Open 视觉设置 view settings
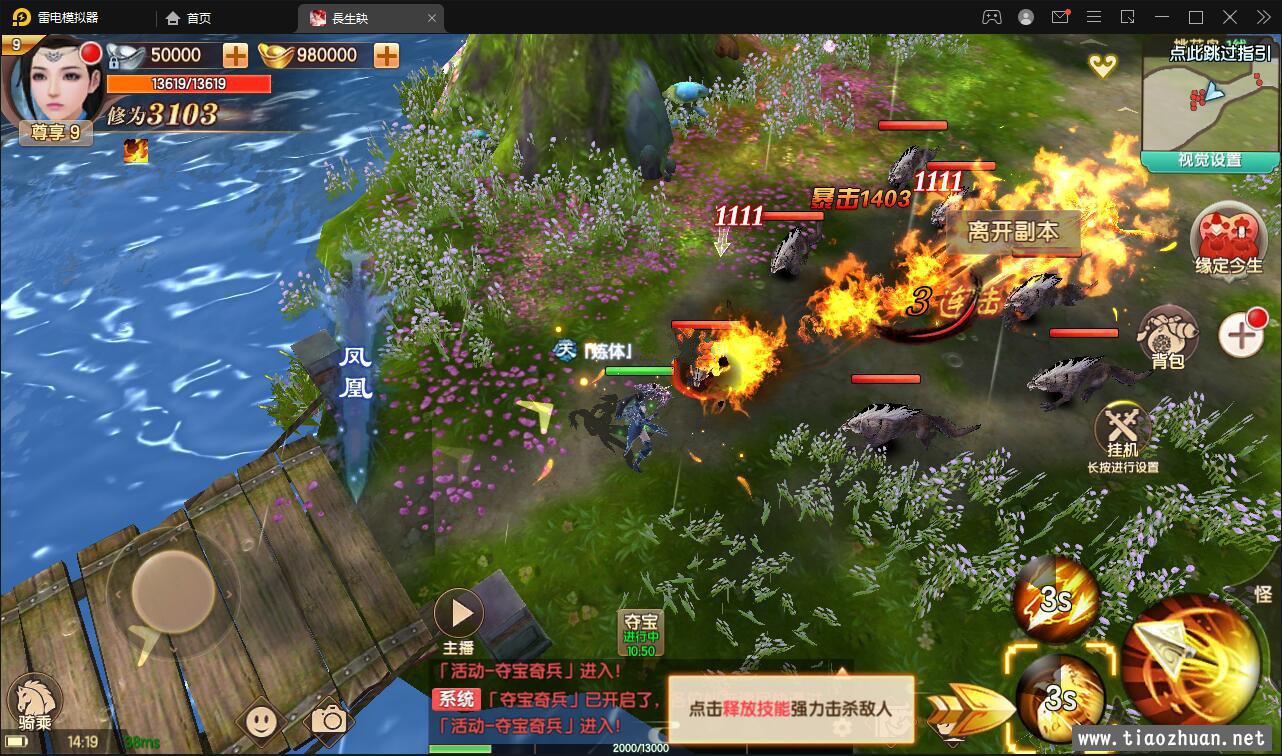Image resolution: width=1282 pixels, height=756 pixels. [1210, 160]
